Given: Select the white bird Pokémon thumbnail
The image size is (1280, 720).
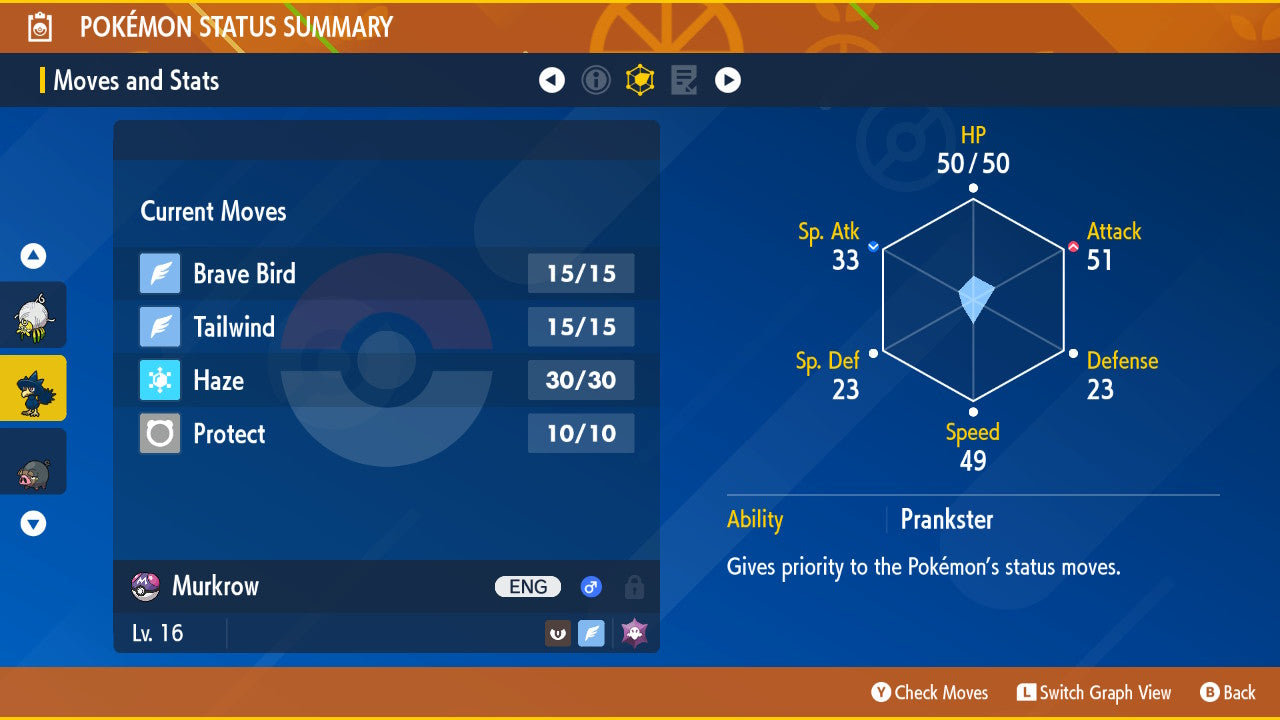Looking at the screenshot, I should tap(33, 315).
